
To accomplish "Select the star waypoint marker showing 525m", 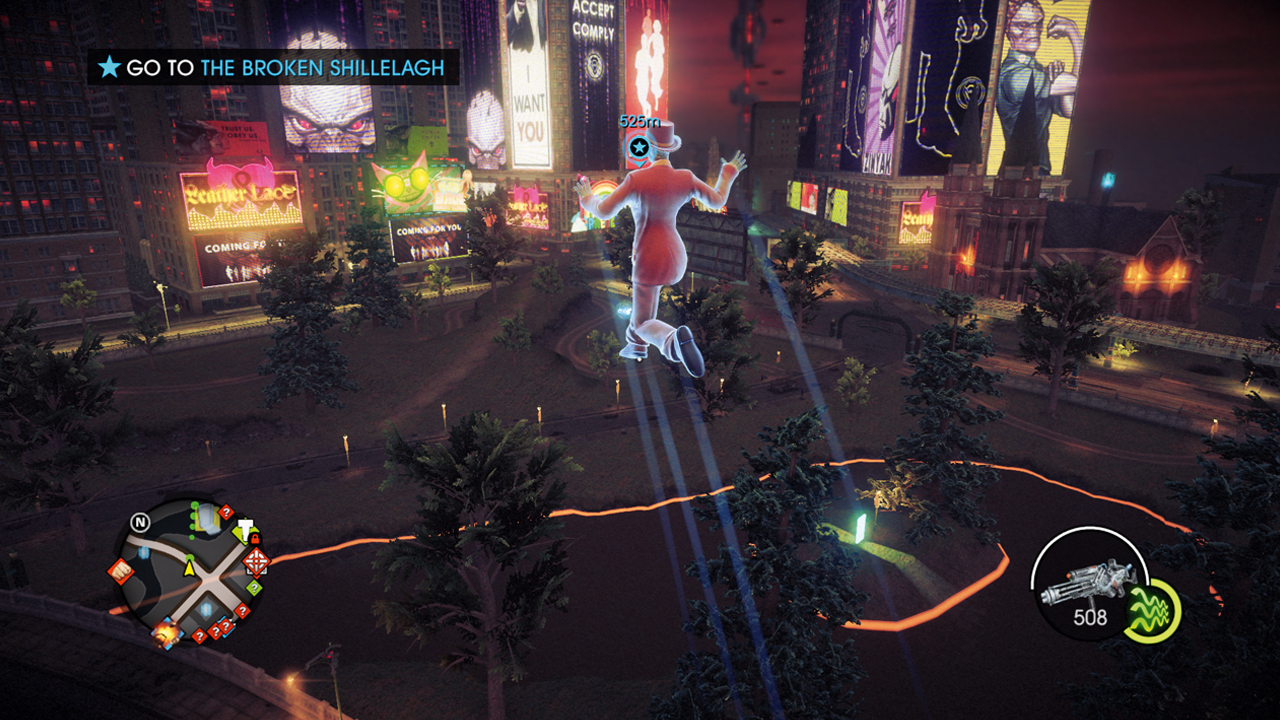I will 639,148.
